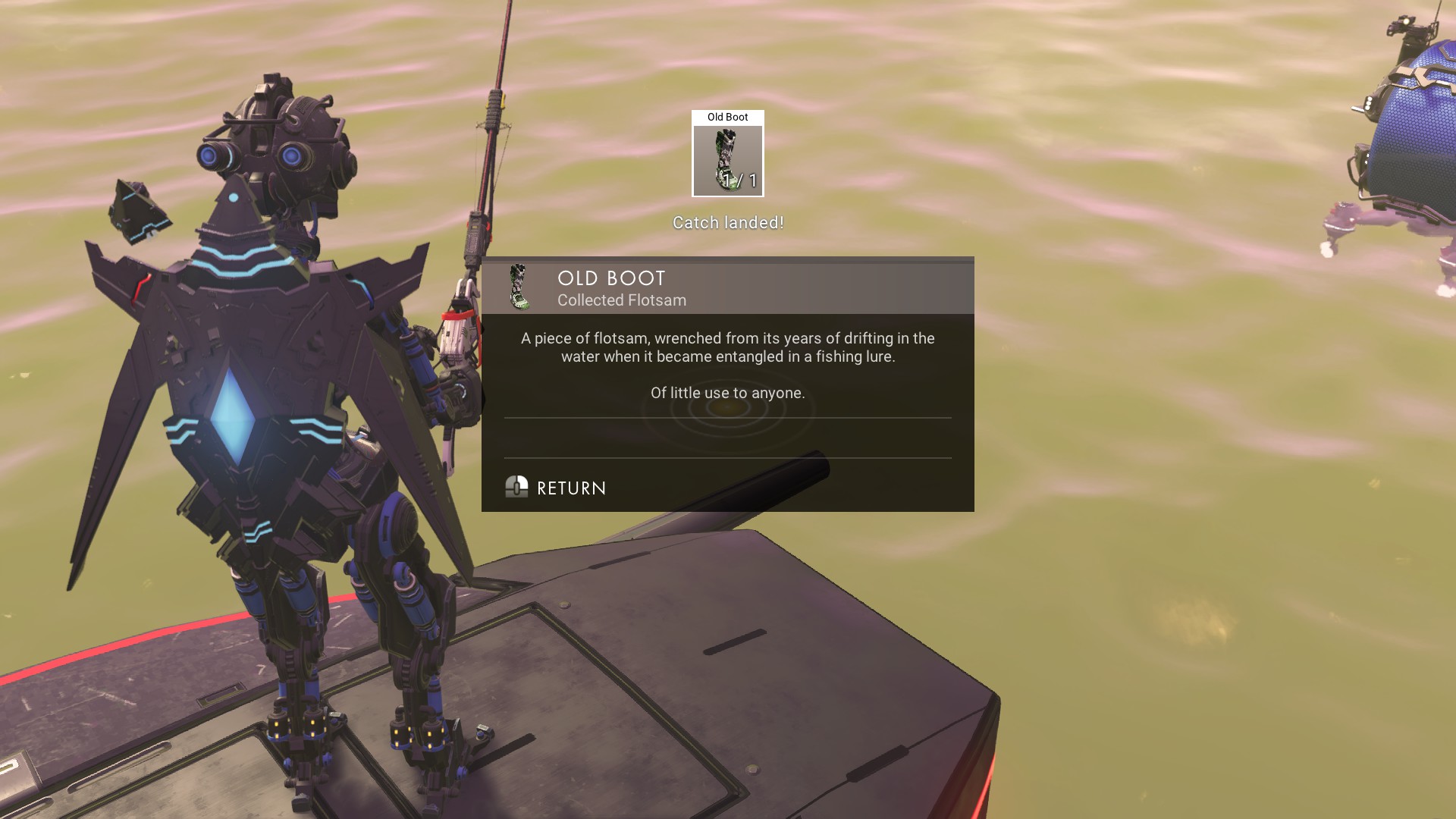Image resolution: width=1456 pixels, height=819 pixels.
Task: Select the Old Boot catch tile
Action: [x=727, y=154]
